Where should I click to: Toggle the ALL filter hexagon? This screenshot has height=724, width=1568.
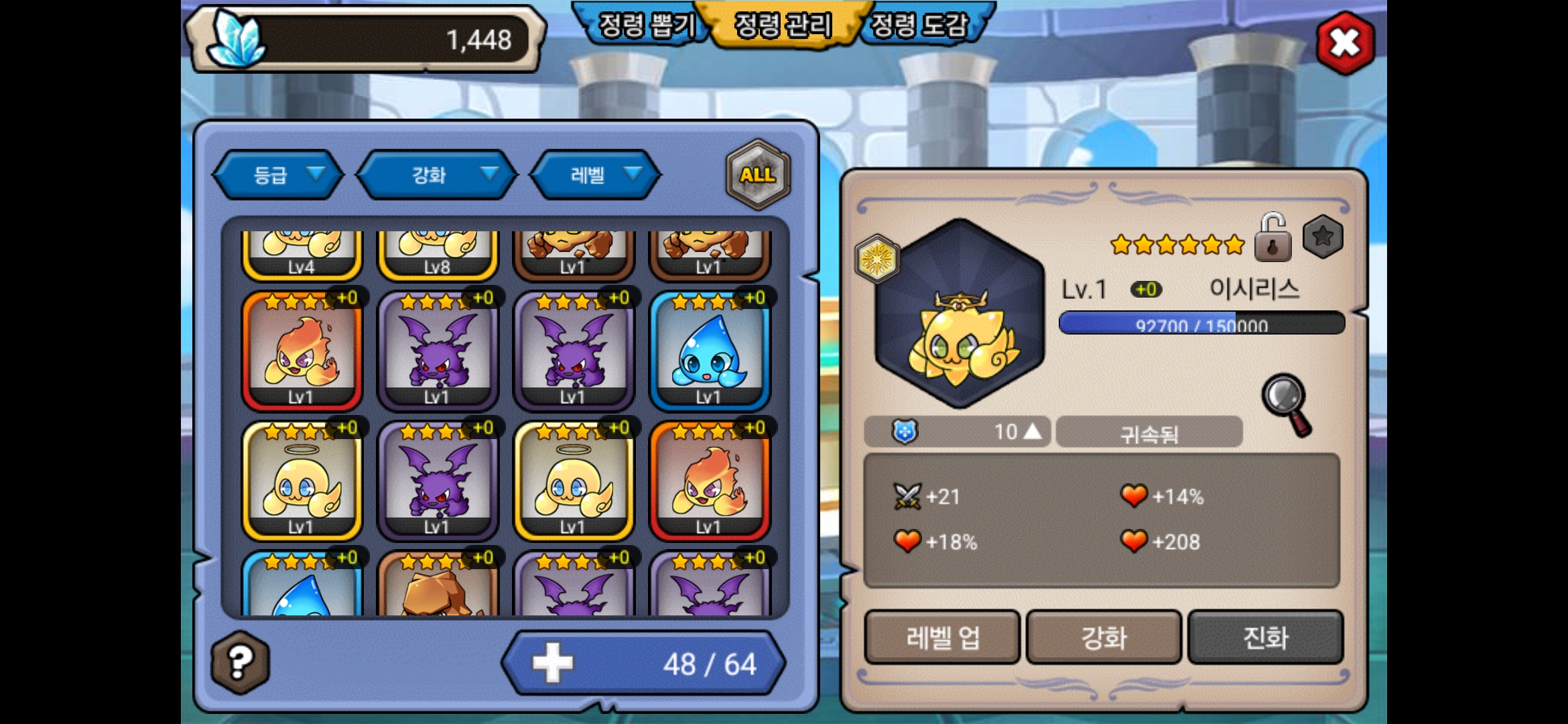758,174
